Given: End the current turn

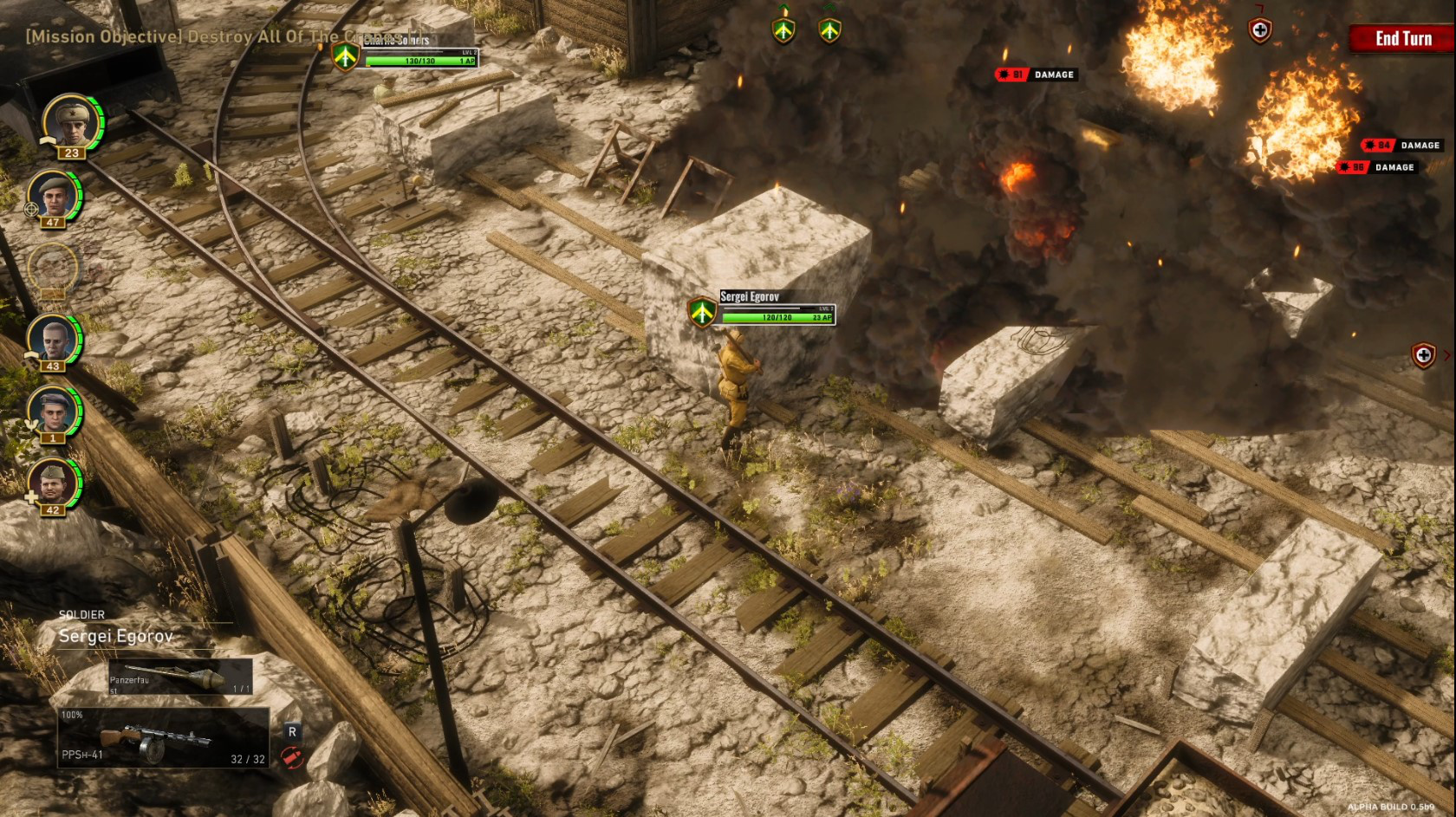Looking at the screenshot, I should [x=1402, y=39].
